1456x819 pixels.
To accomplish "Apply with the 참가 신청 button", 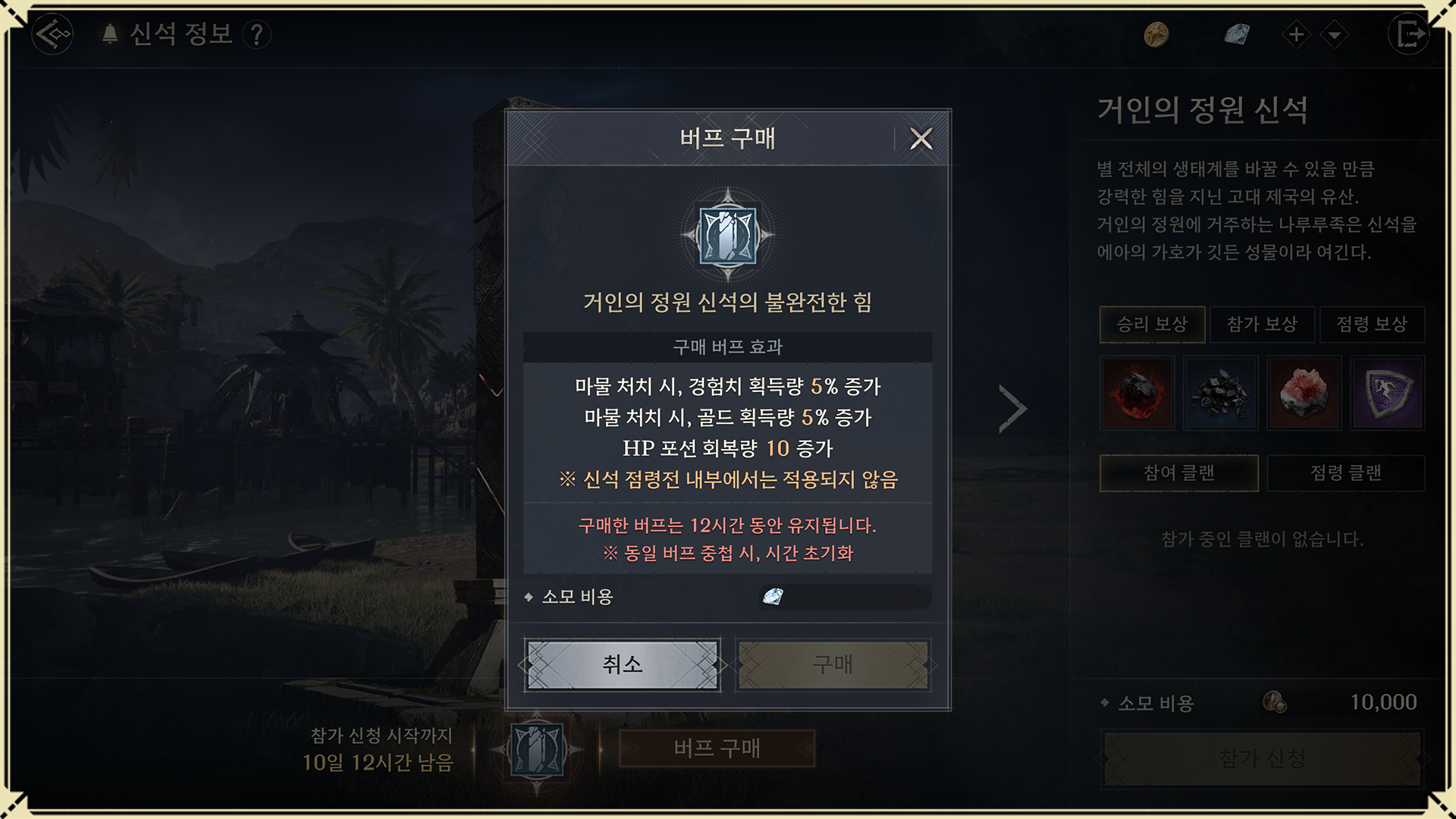I will (1262, 758).
